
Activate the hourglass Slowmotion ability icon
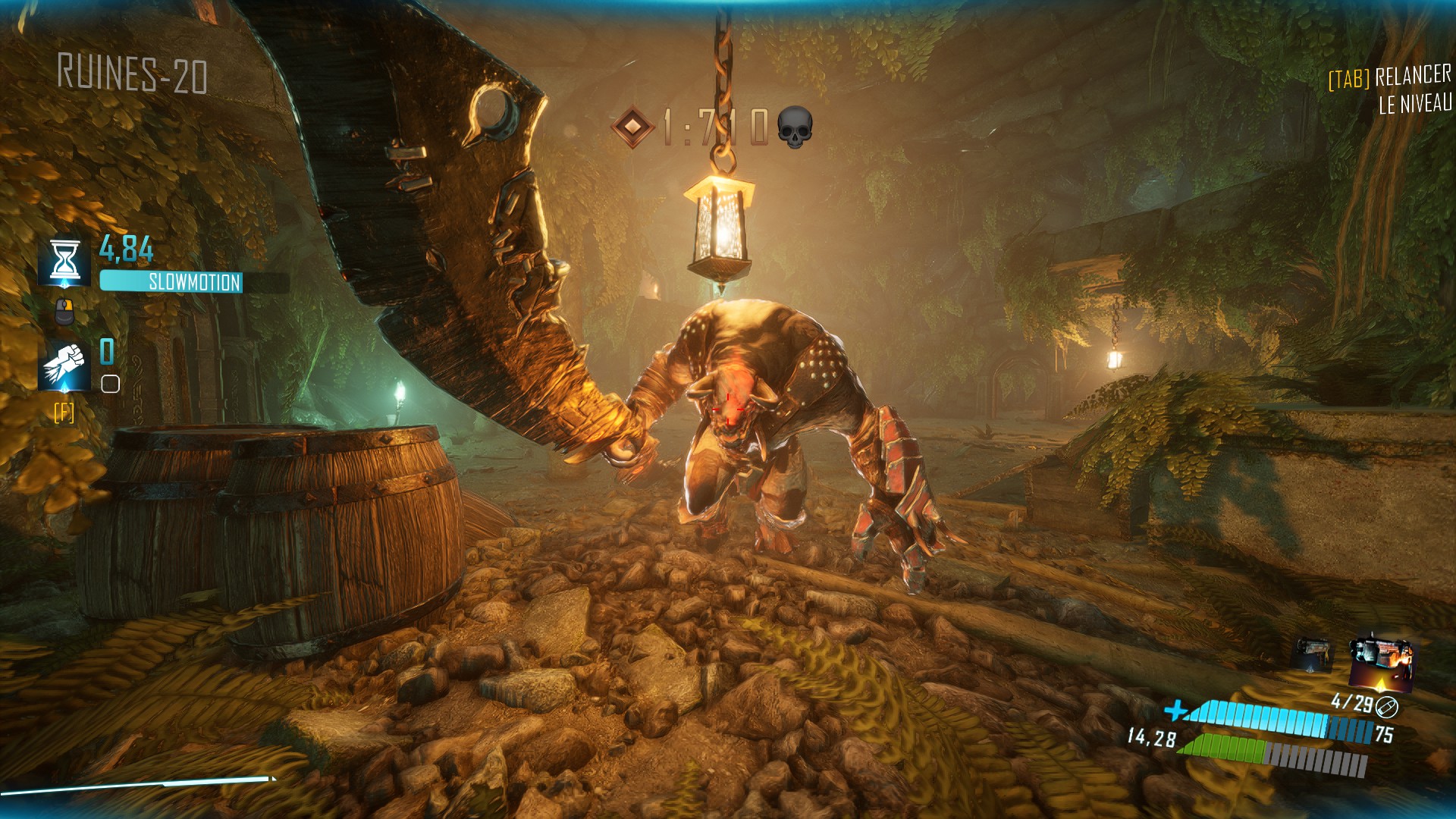65,262
